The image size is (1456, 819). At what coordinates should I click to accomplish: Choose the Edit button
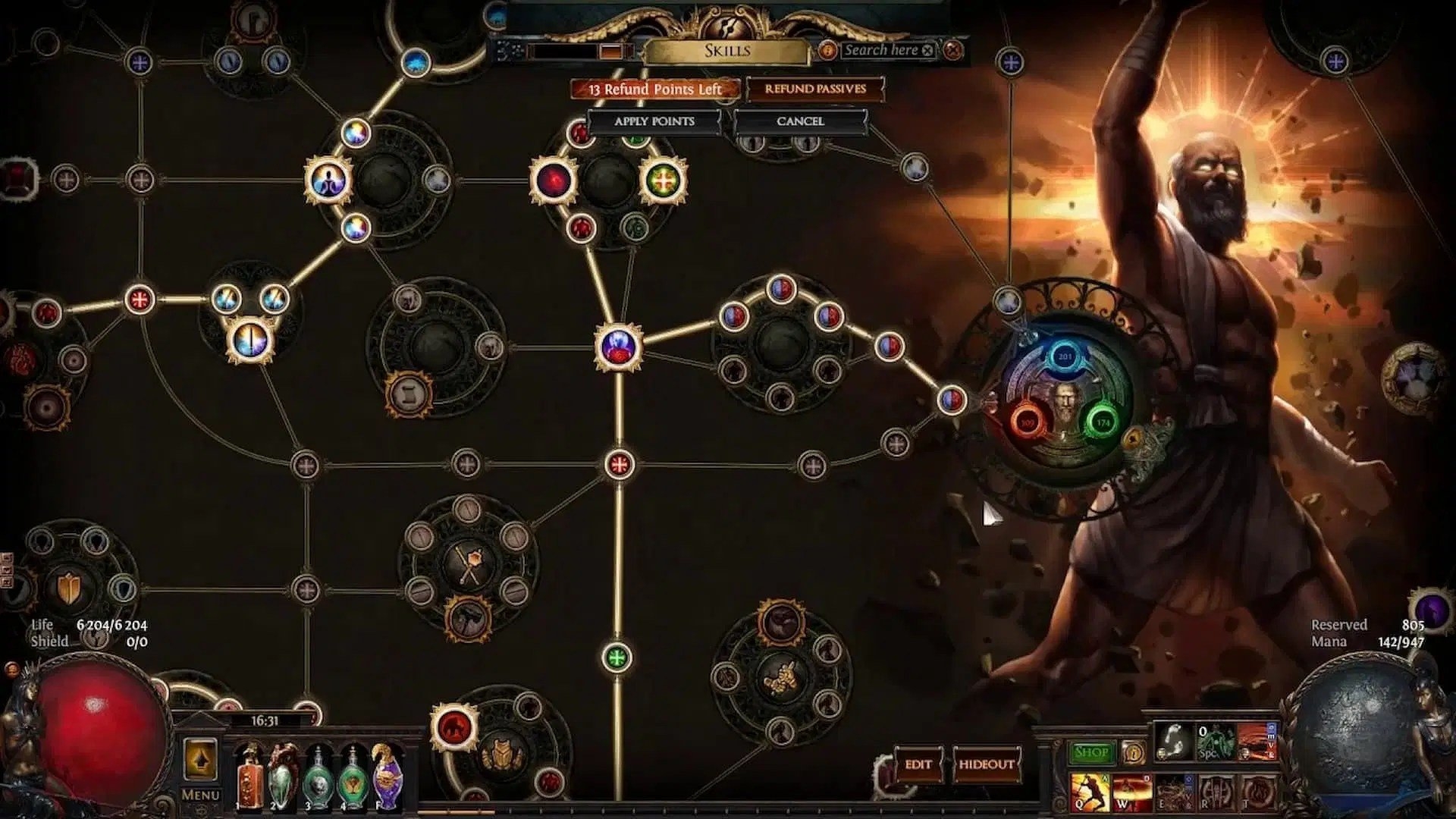click(918, 764)
